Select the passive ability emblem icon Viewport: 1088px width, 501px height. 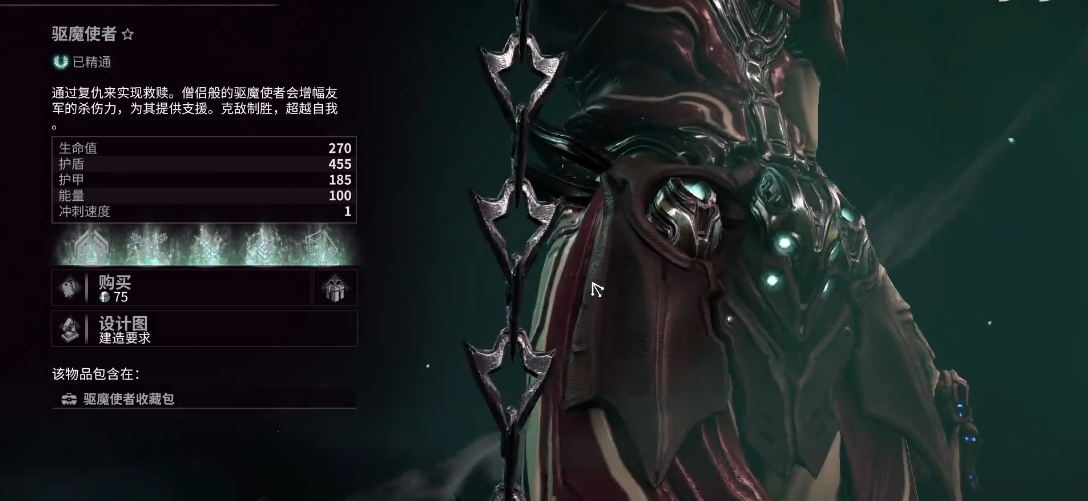click(92, 244)
